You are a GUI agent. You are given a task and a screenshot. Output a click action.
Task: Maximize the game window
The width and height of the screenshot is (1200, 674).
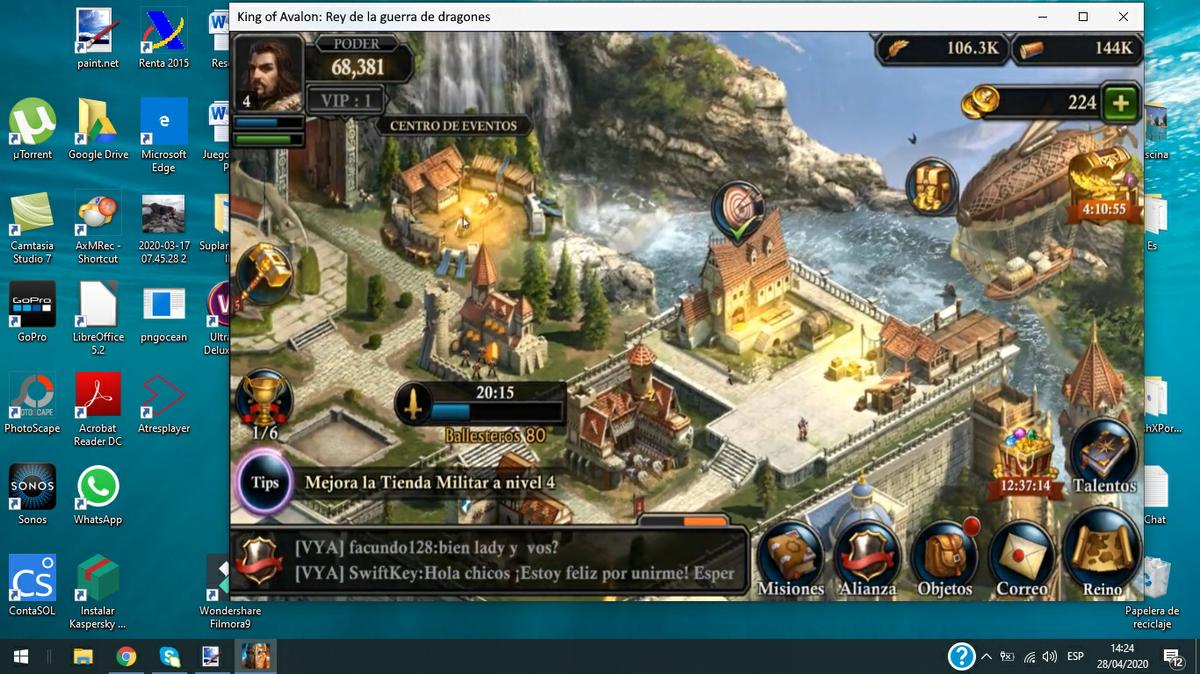(1083, 17)
